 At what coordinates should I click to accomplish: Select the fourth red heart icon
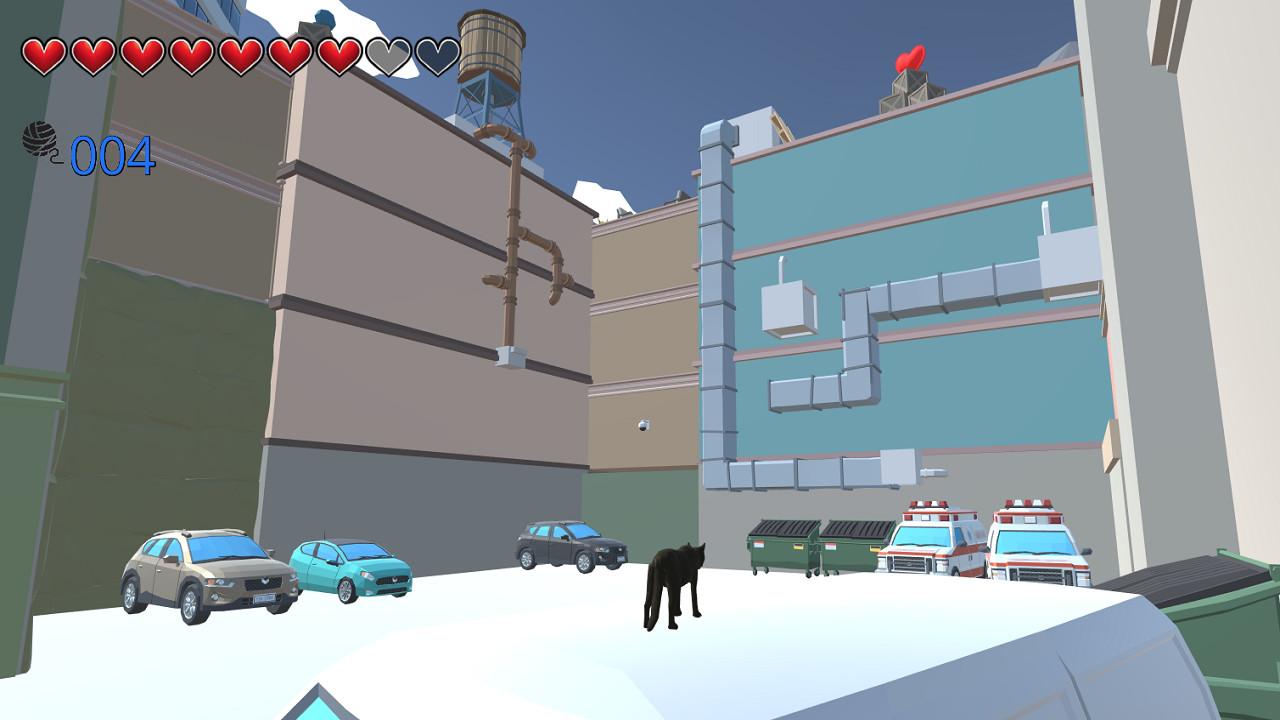[189, 57]
